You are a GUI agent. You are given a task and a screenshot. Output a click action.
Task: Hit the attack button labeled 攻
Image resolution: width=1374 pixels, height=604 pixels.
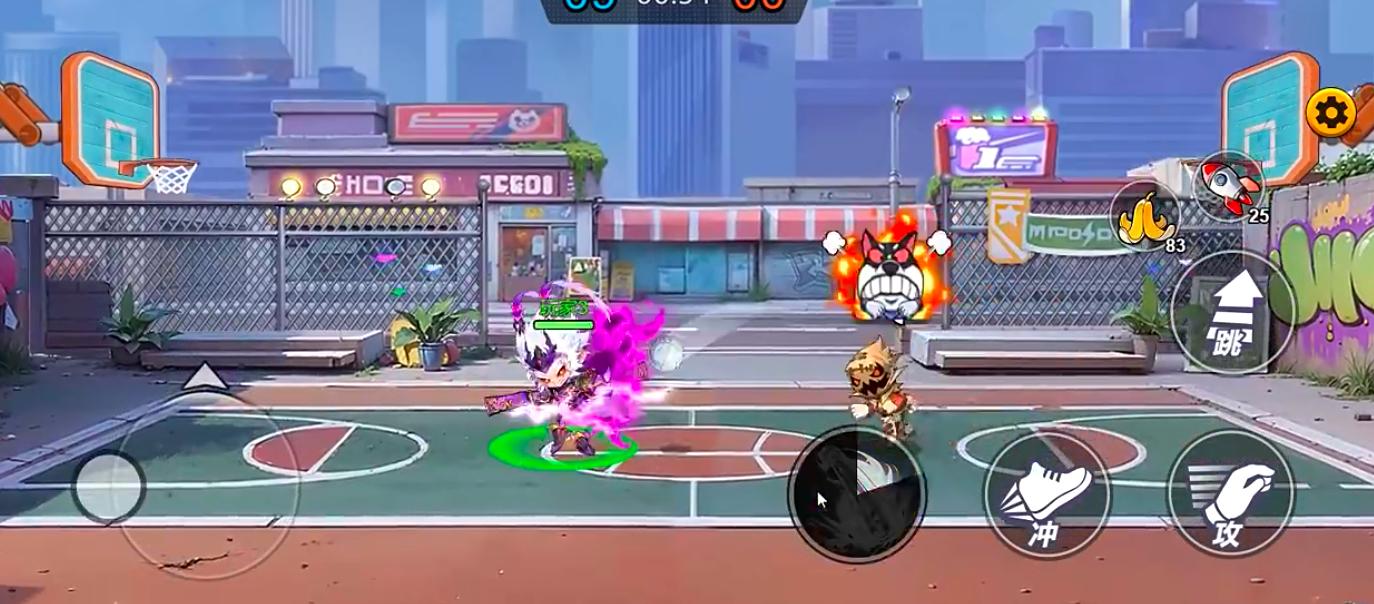[1230, 495]
